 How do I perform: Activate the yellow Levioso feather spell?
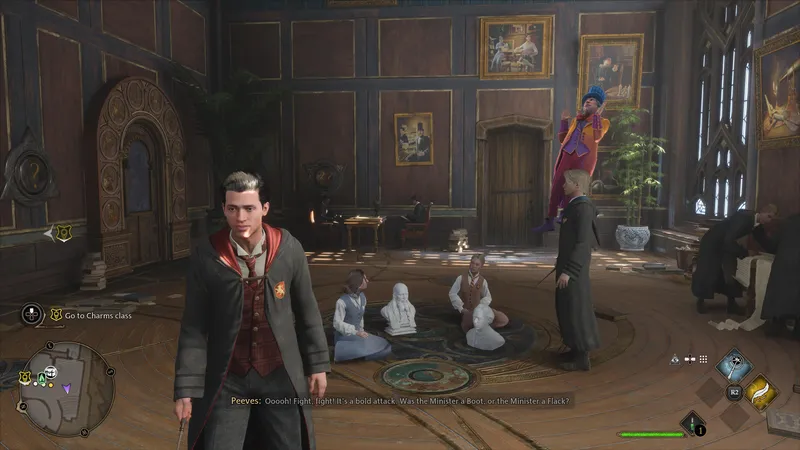763,393
